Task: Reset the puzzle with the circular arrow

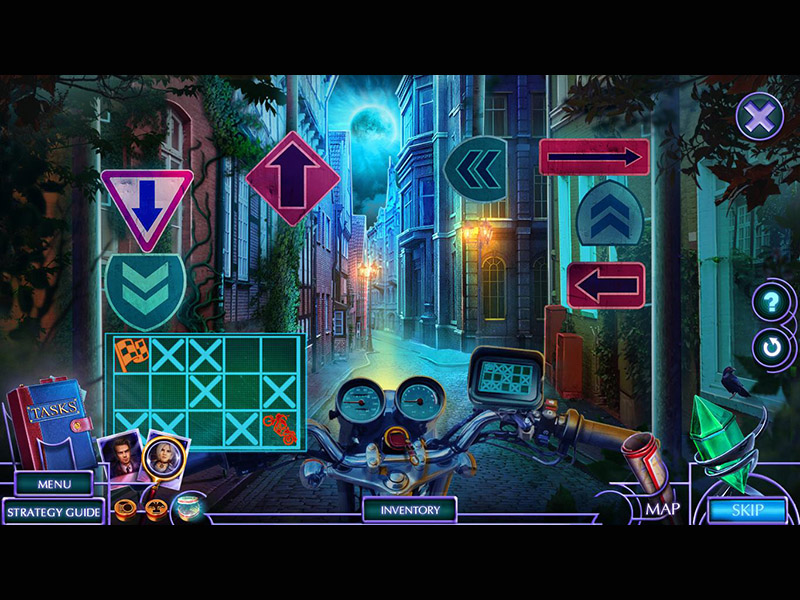Action: [x=771, y=347]
